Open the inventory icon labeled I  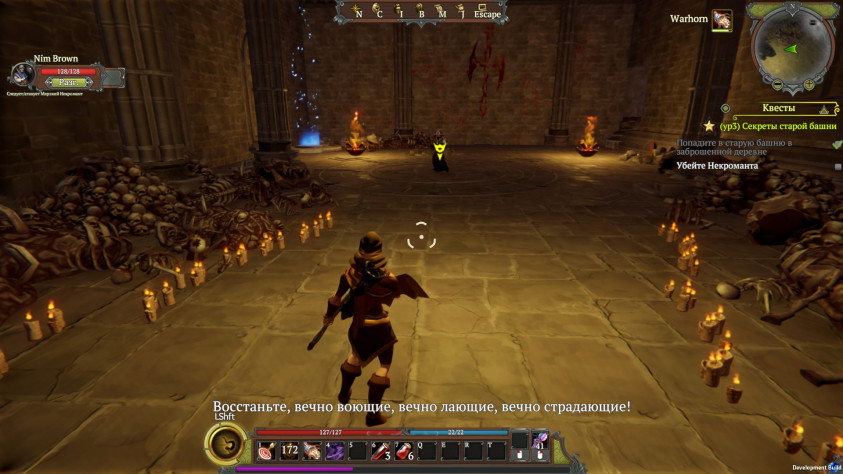click(399, 10)
